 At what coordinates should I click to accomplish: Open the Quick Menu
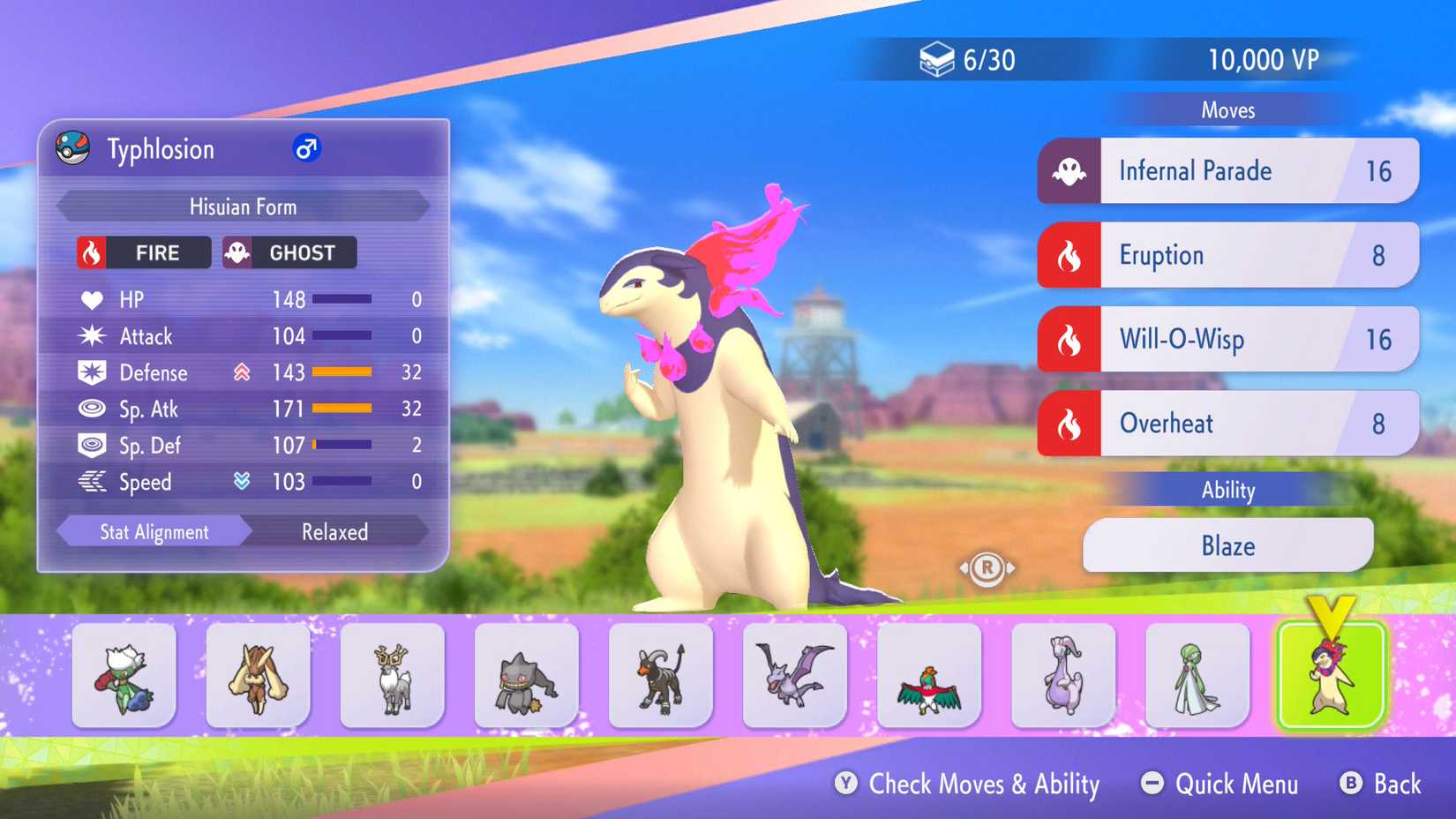[1220, 784]
